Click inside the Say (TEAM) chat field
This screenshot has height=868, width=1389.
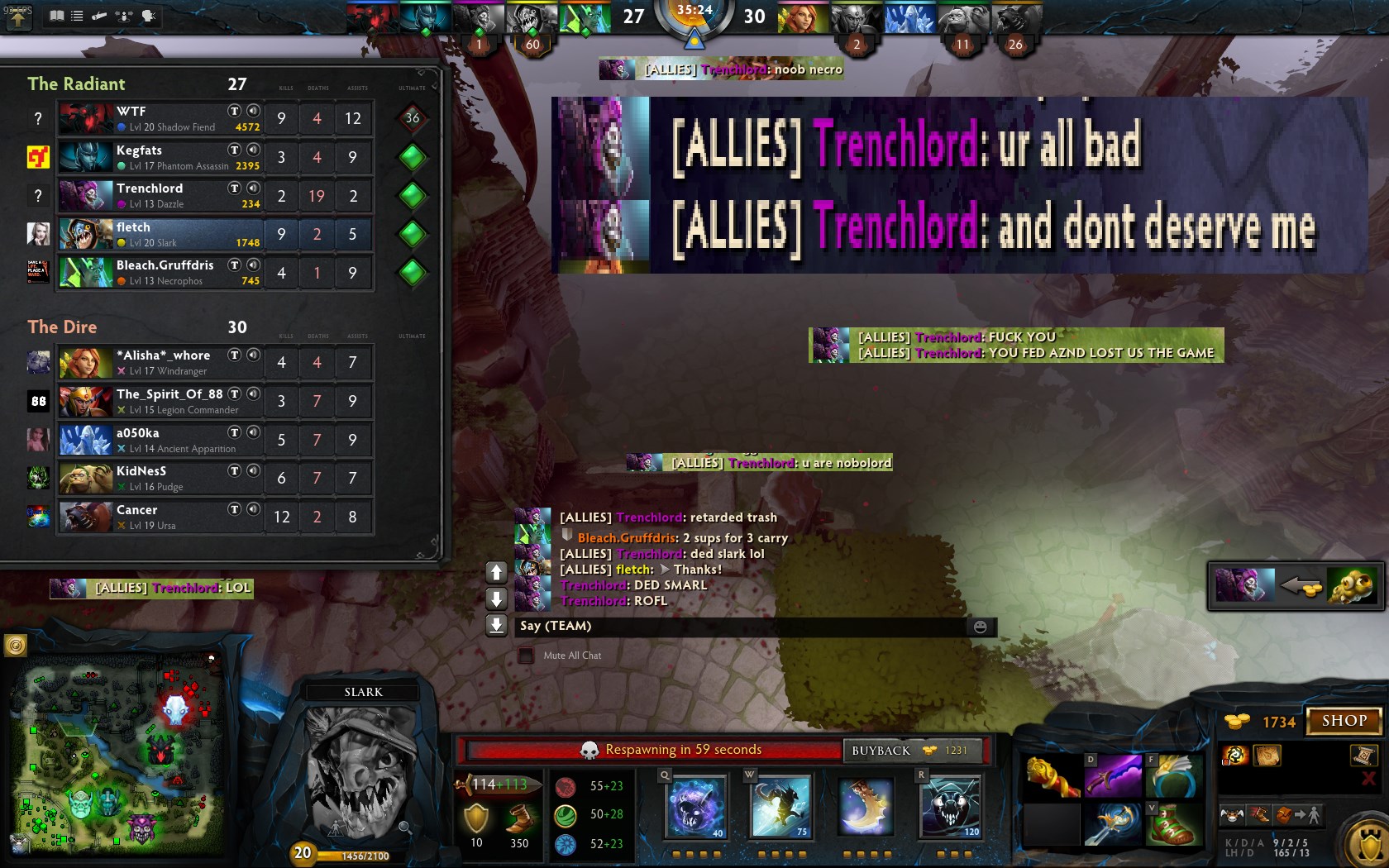(744, 627)
